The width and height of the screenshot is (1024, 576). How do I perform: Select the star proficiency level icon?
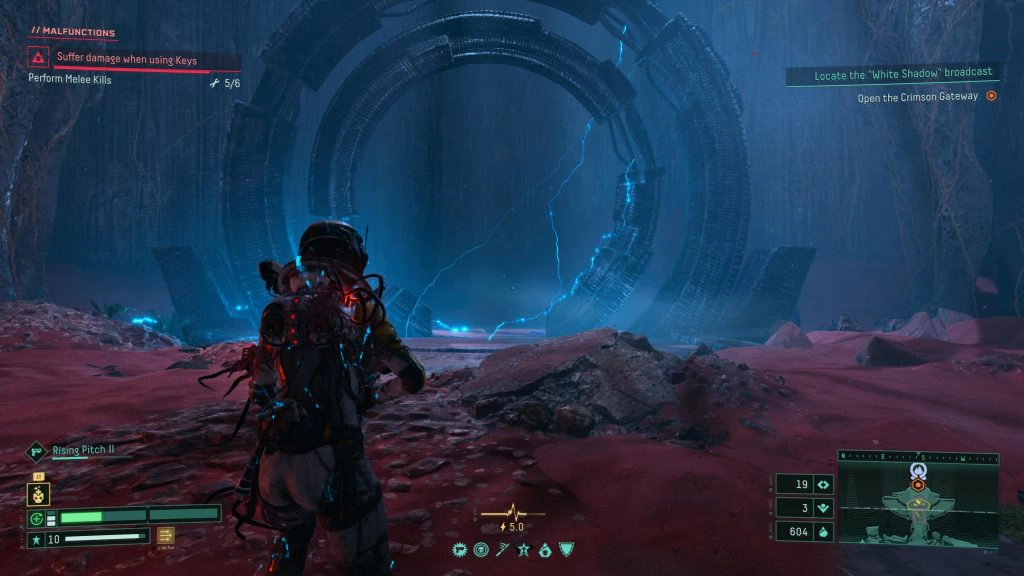pos(37,540)
